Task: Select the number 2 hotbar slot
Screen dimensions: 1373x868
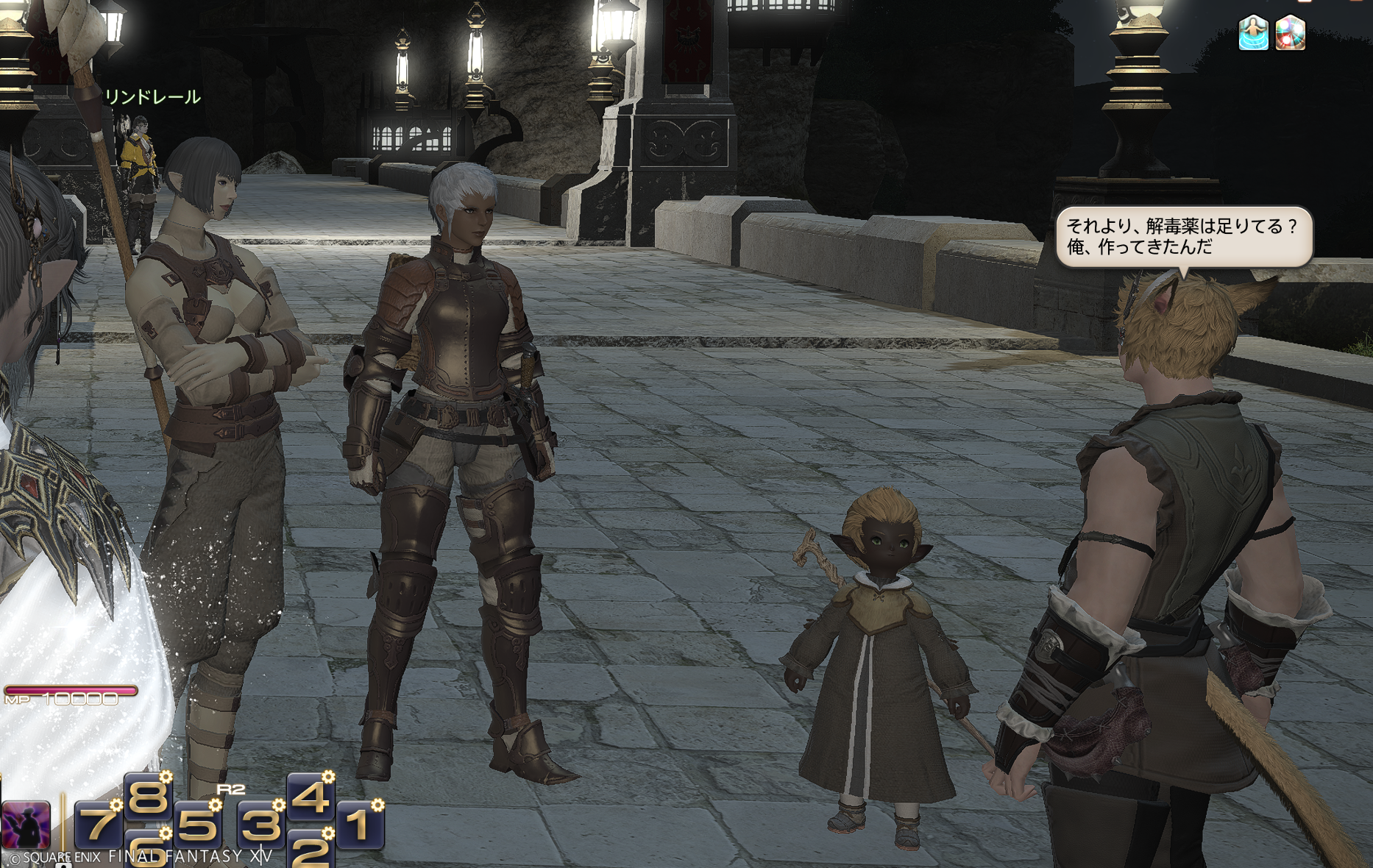Action: (x=310, y=850)
